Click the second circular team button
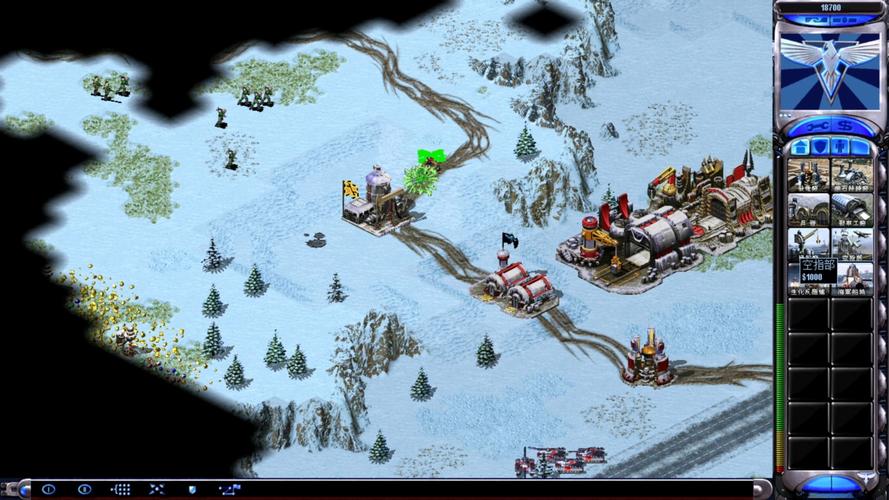Image resolution: width=889 pixels, height=500 pixels. click(x=85, y=489)
